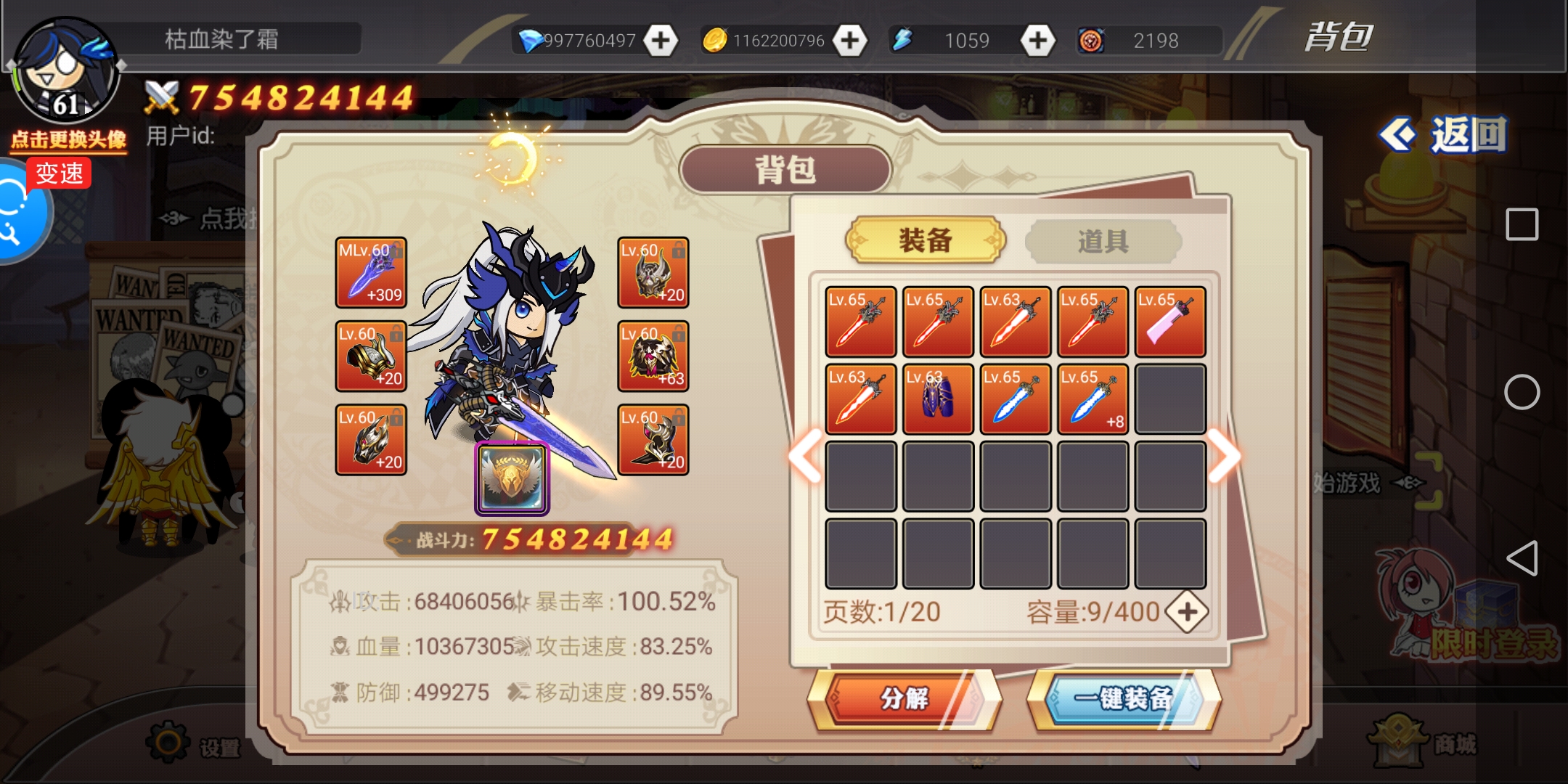Open the equipped Lv.60 +63 armor slot
This screenshot has width=1568, height=784.
pyautogui.click(x=653, y=356)
